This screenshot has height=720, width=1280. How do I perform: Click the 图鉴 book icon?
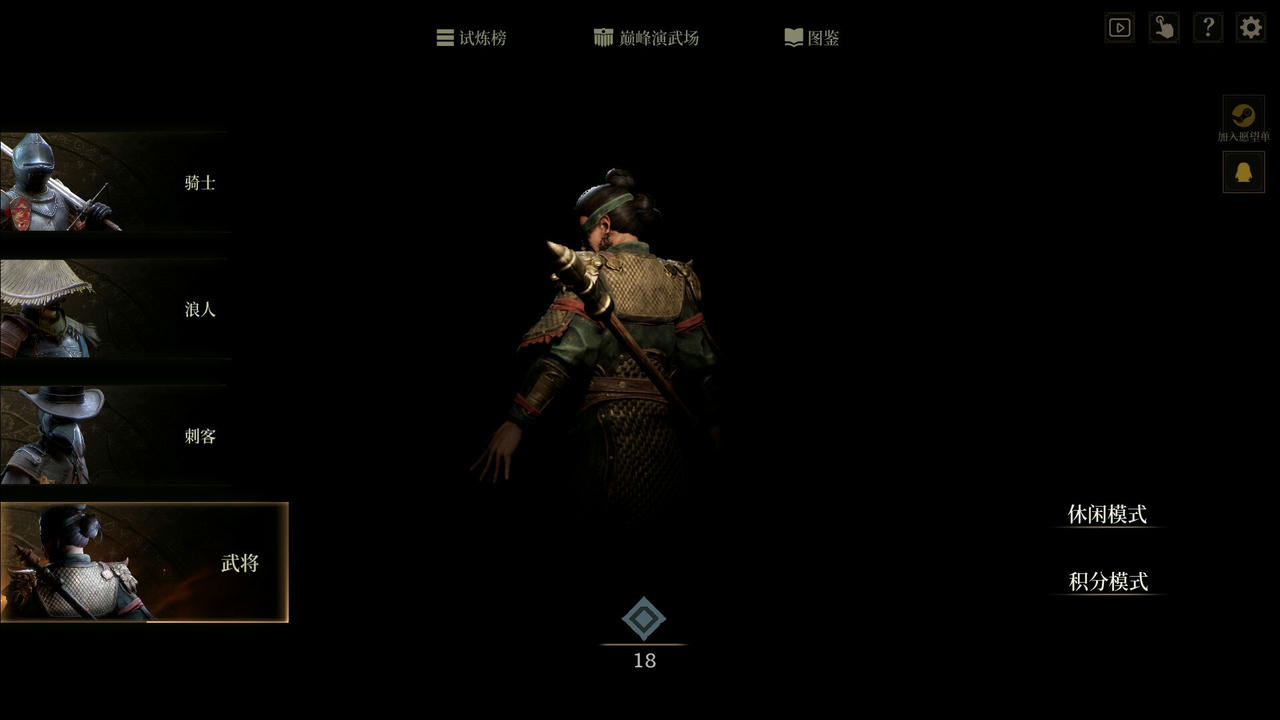tap(793, 37)
